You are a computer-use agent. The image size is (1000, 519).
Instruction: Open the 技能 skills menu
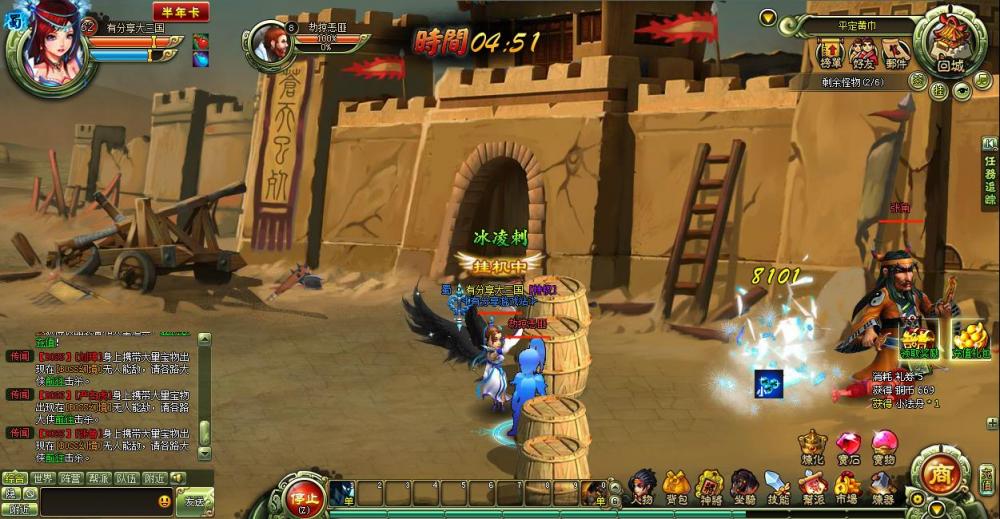(x=777, y=486)
